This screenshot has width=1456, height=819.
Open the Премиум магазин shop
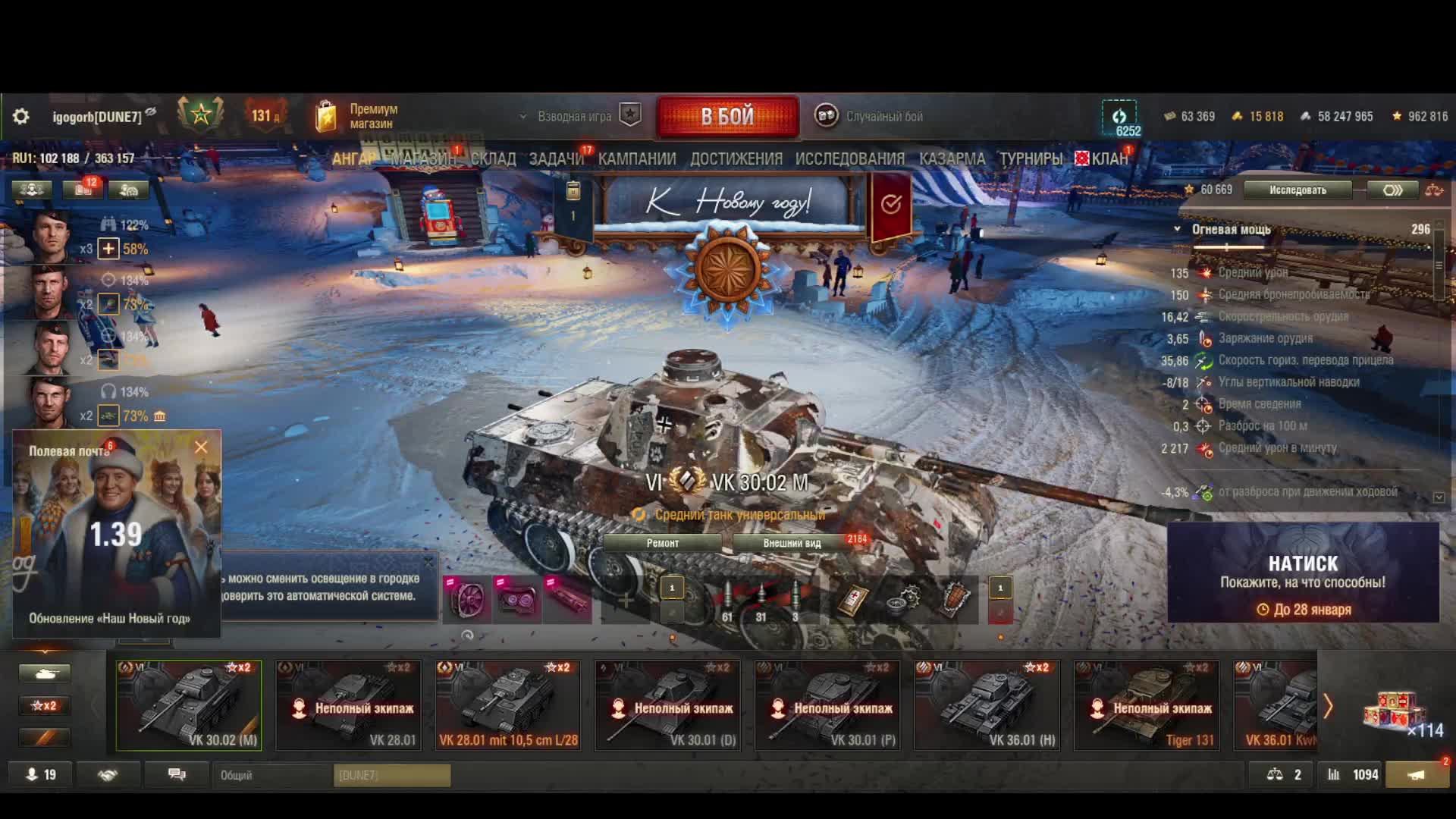(358, 116)
